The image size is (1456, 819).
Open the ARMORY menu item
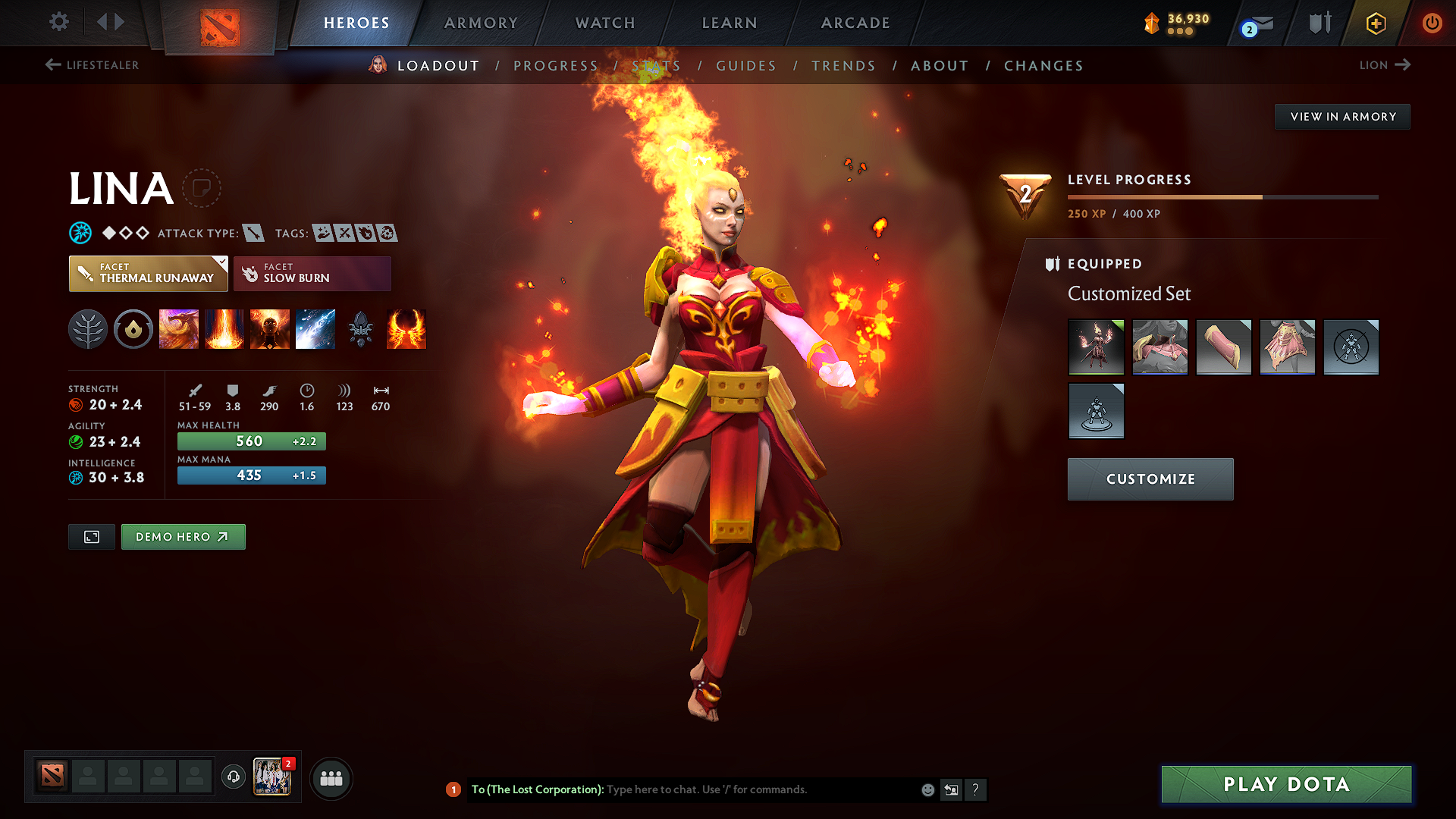pos(481,23)
